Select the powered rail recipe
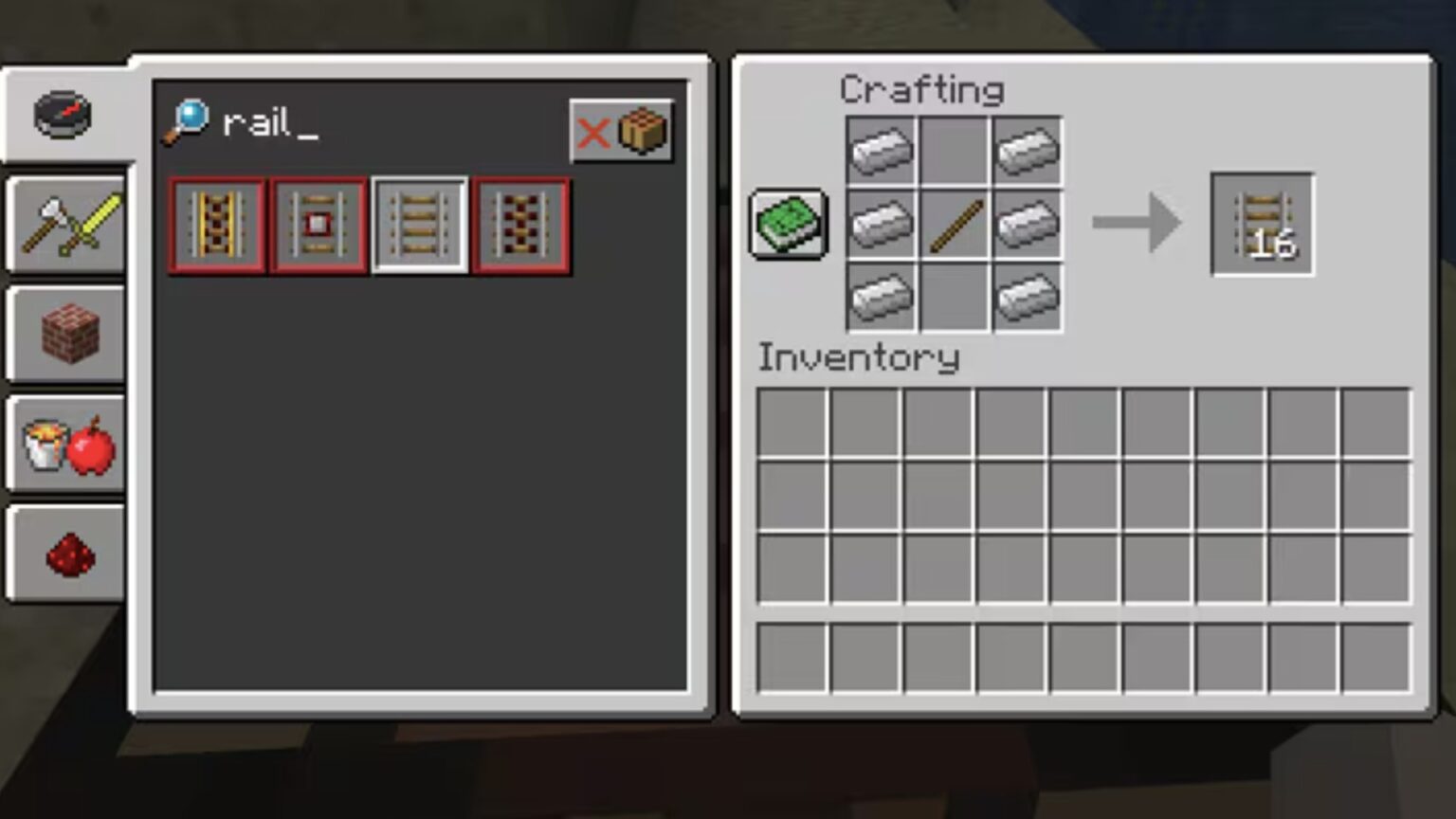 click(216, 225)
